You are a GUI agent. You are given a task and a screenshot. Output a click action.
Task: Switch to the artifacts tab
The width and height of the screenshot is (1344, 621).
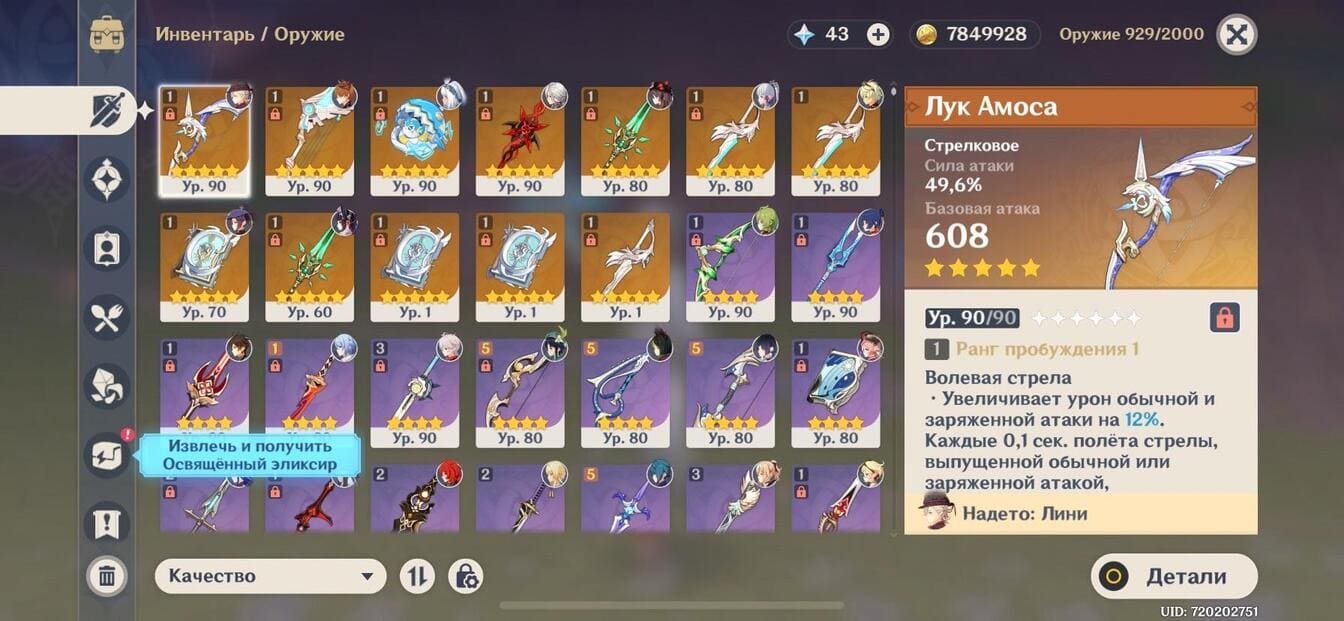pos(107,179)
